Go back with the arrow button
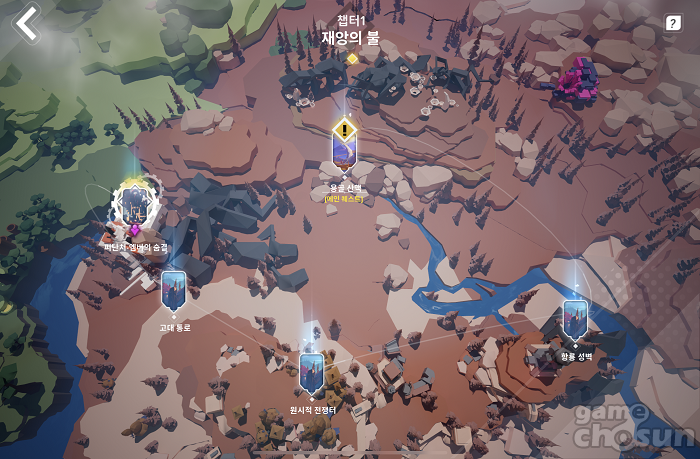Screen dimensions: 700x459 tap(27, 24)
